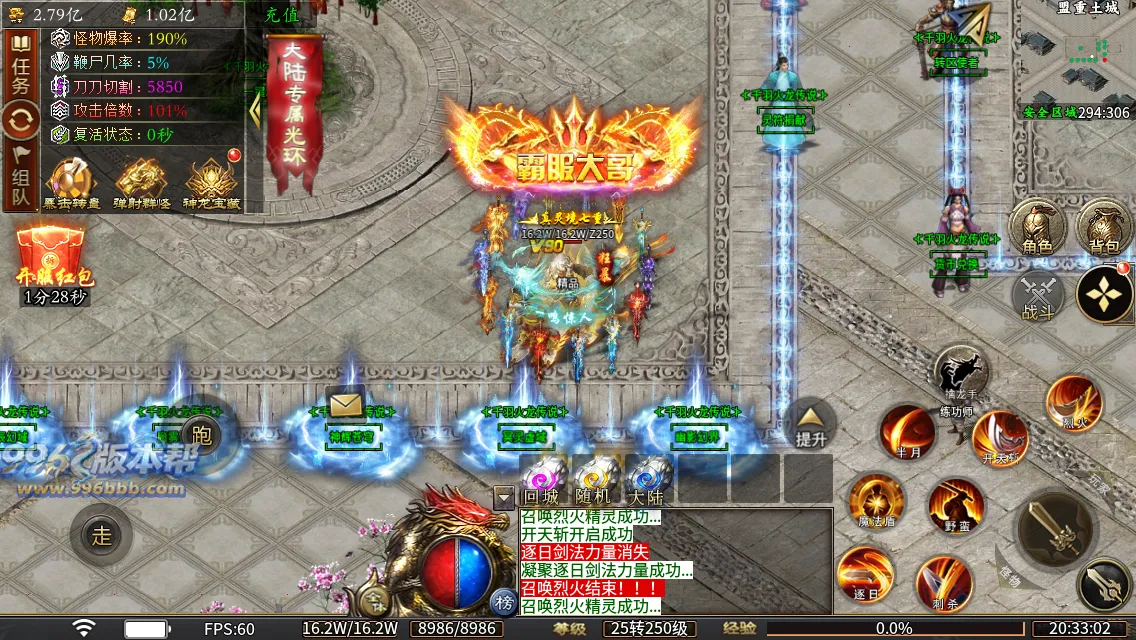Activate the 逐日 sword skill
This screenshot has width=1136, height=640.
[x=865, y=573]
